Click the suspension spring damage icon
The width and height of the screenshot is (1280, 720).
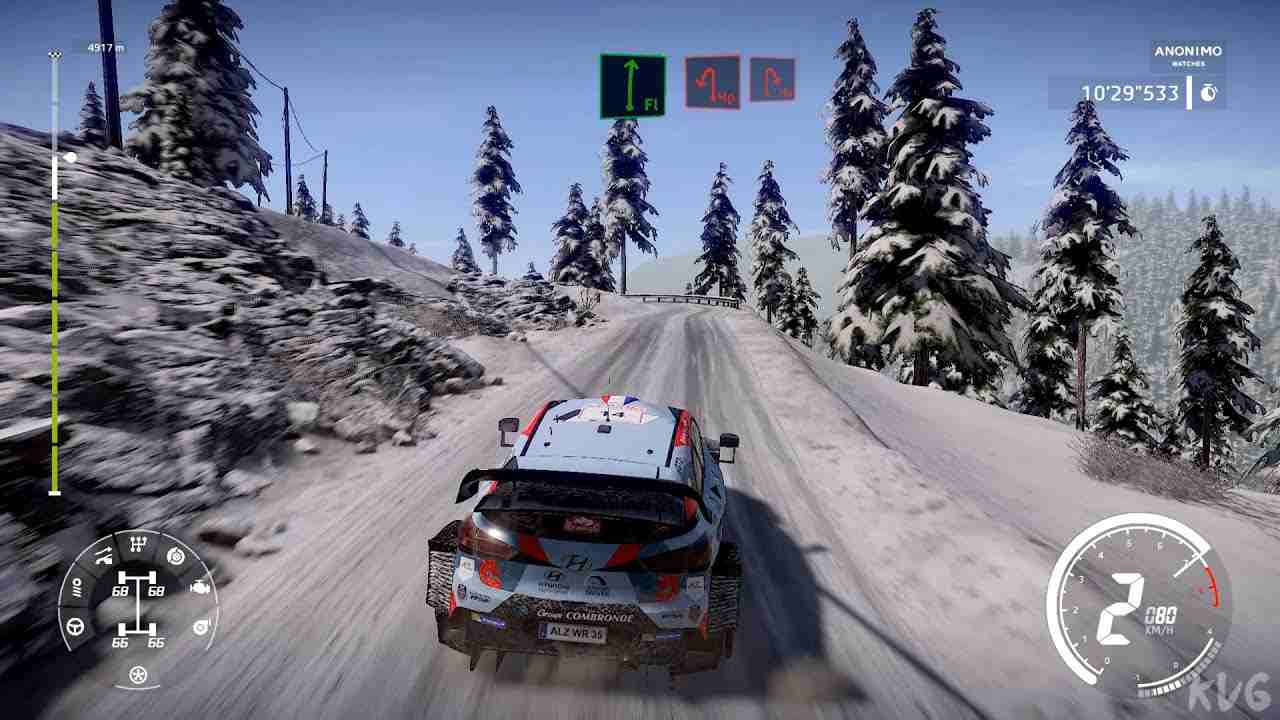click(76, 590)
